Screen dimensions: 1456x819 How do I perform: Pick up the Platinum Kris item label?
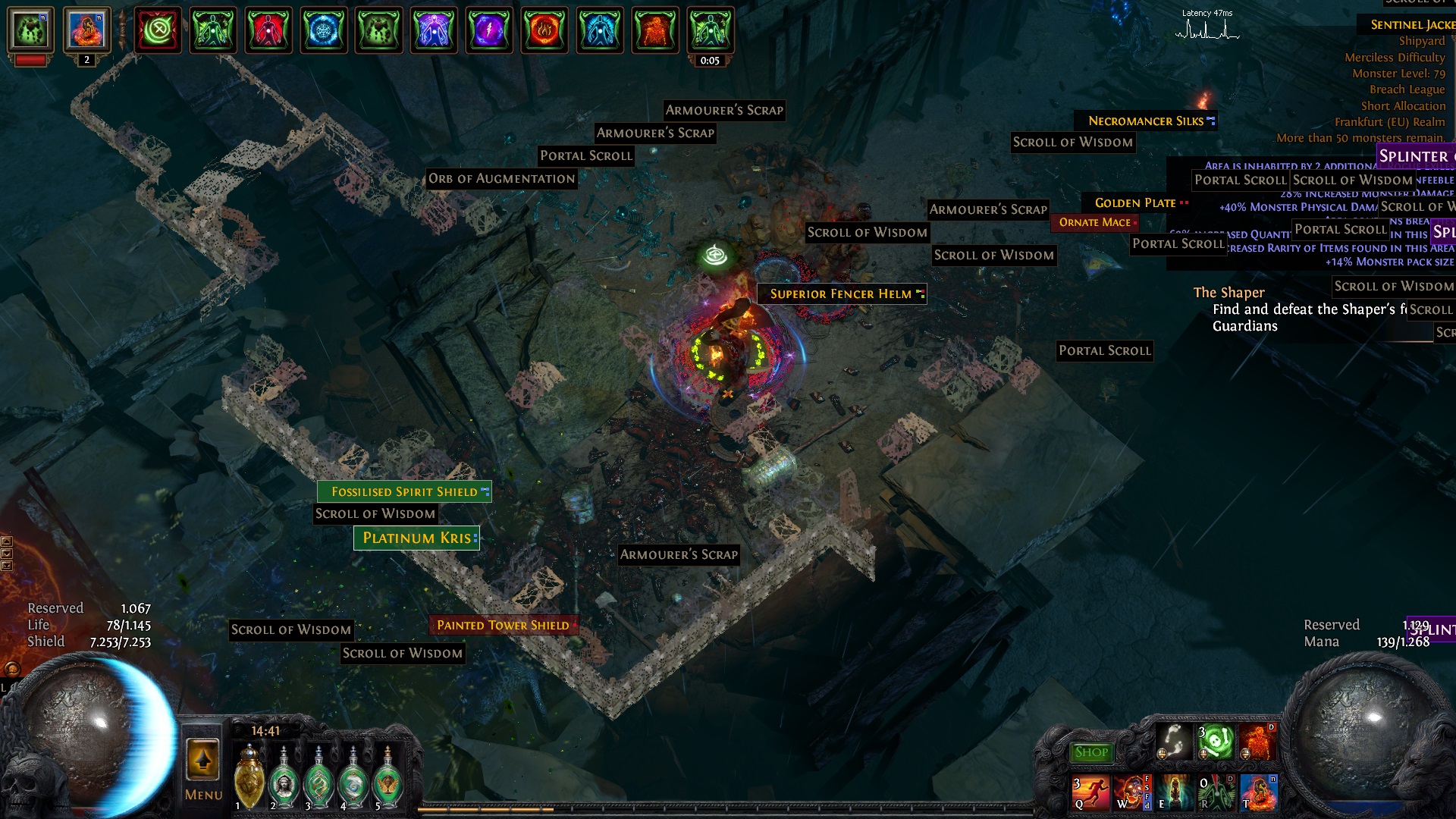416,538
